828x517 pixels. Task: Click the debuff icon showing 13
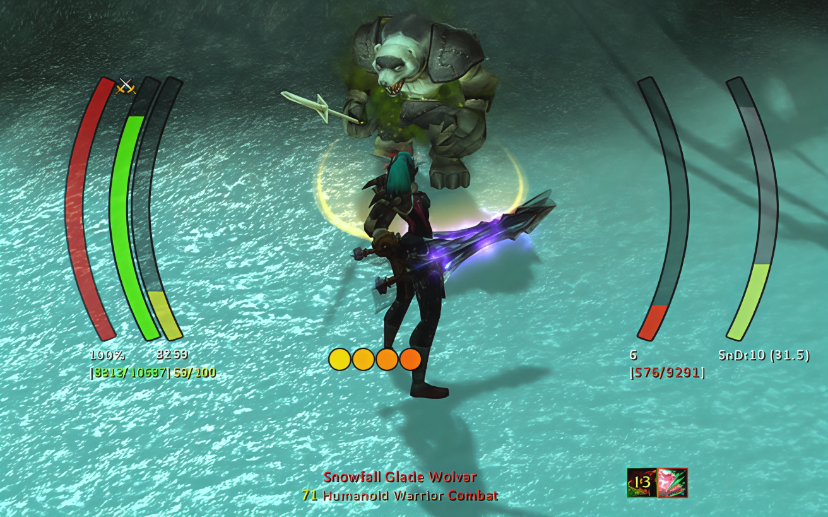641,483
